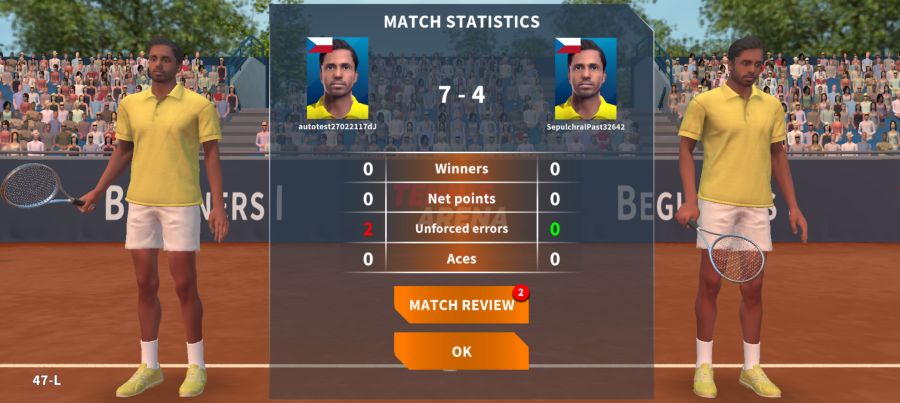Select SepulchralPast32642 player portrait
900x403 pixels.
click(585, 79)
